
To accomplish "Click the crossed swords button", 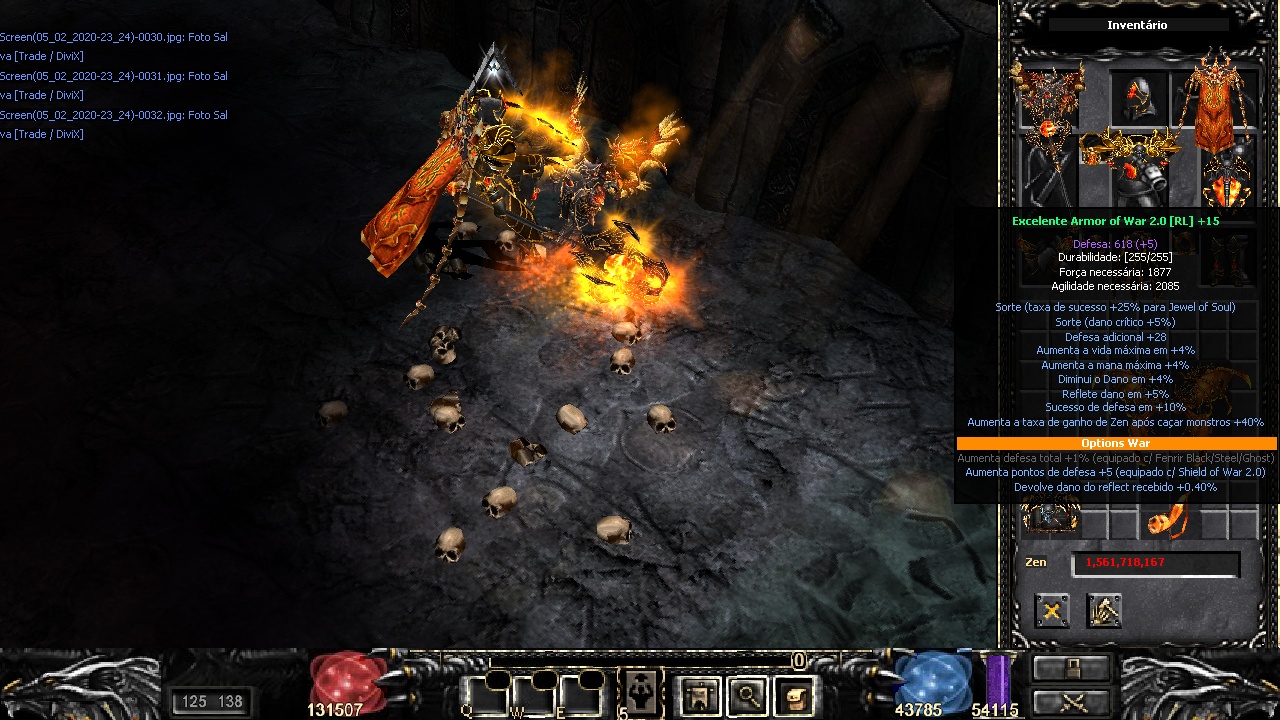I will point(1072,701).
